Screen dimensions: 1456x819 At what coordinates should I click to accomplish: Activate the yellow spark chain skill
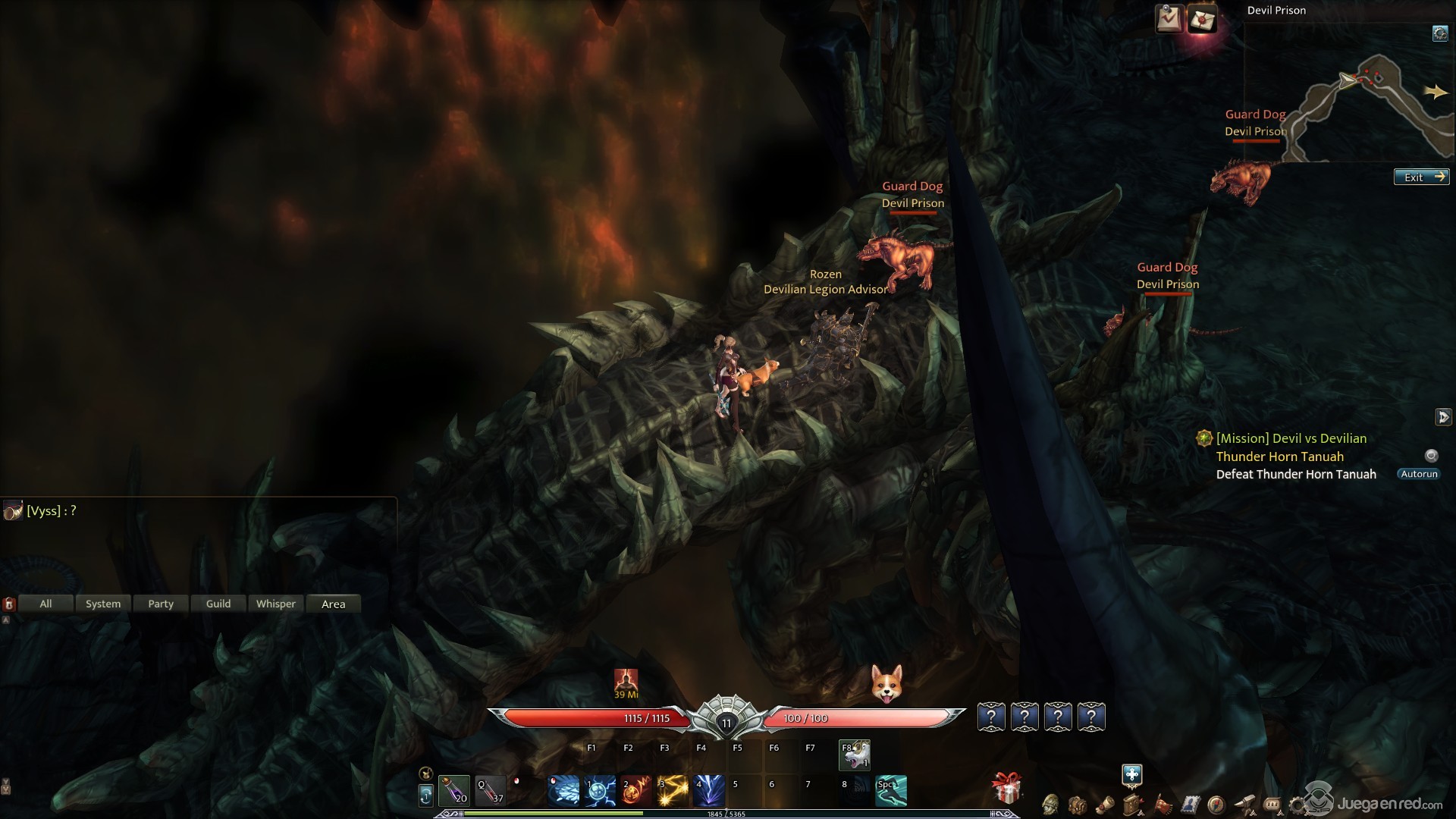(672, 791)
